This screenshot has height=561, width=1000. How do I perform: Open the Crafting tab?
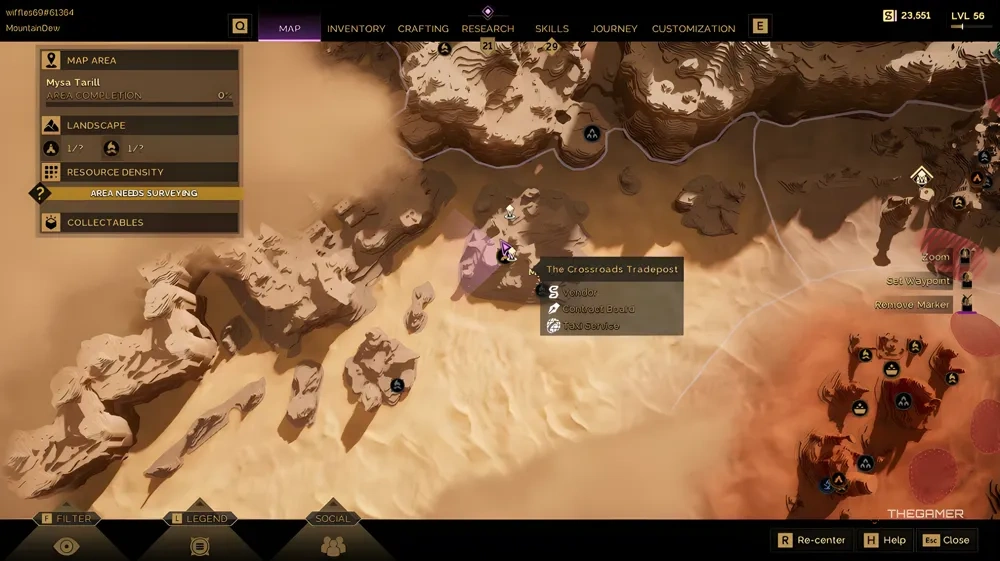click(423, 29)
